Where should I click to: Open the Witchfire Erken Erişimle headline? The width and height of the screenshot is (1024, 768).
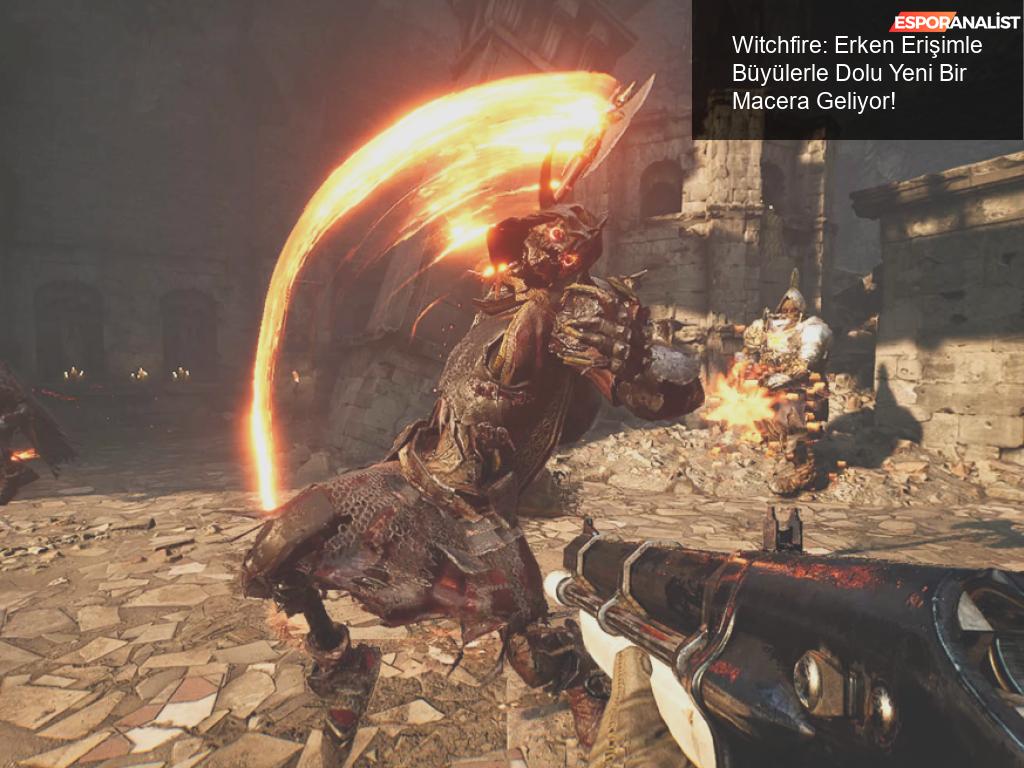pyautogui.click(x=857, y=73)
